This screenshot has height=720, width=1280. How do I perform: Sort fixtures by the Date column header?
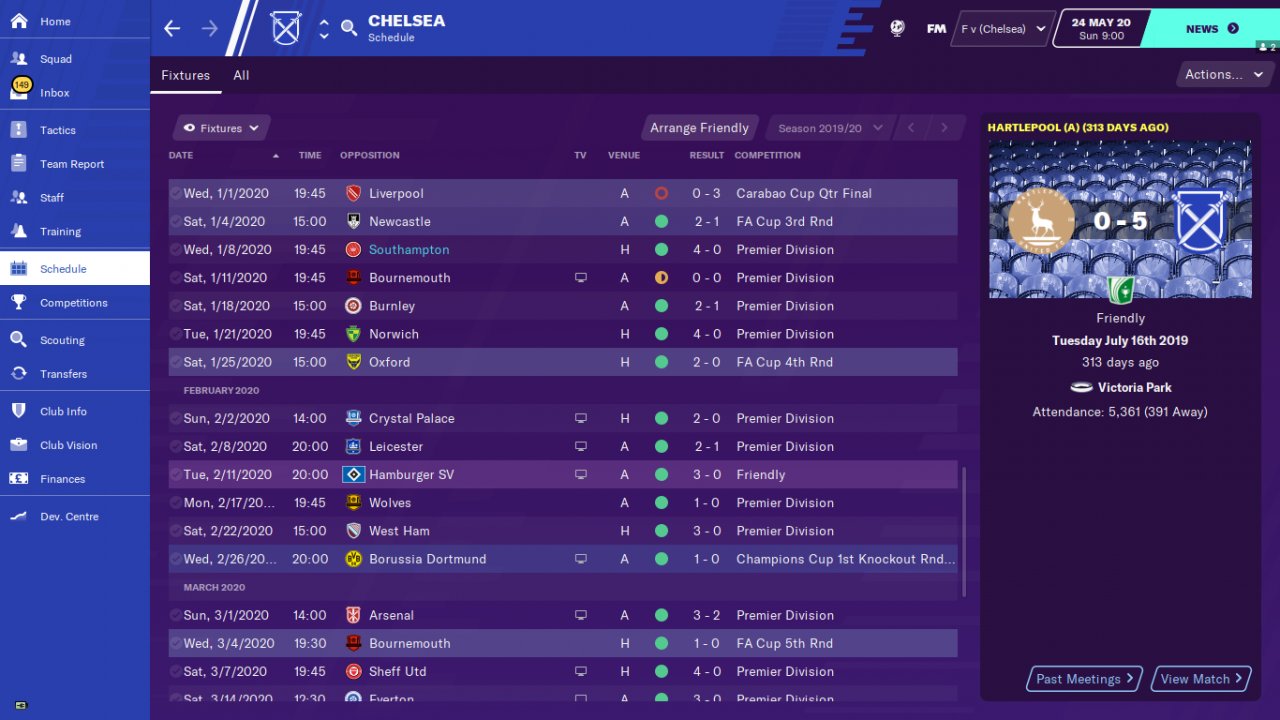point(181,155)
